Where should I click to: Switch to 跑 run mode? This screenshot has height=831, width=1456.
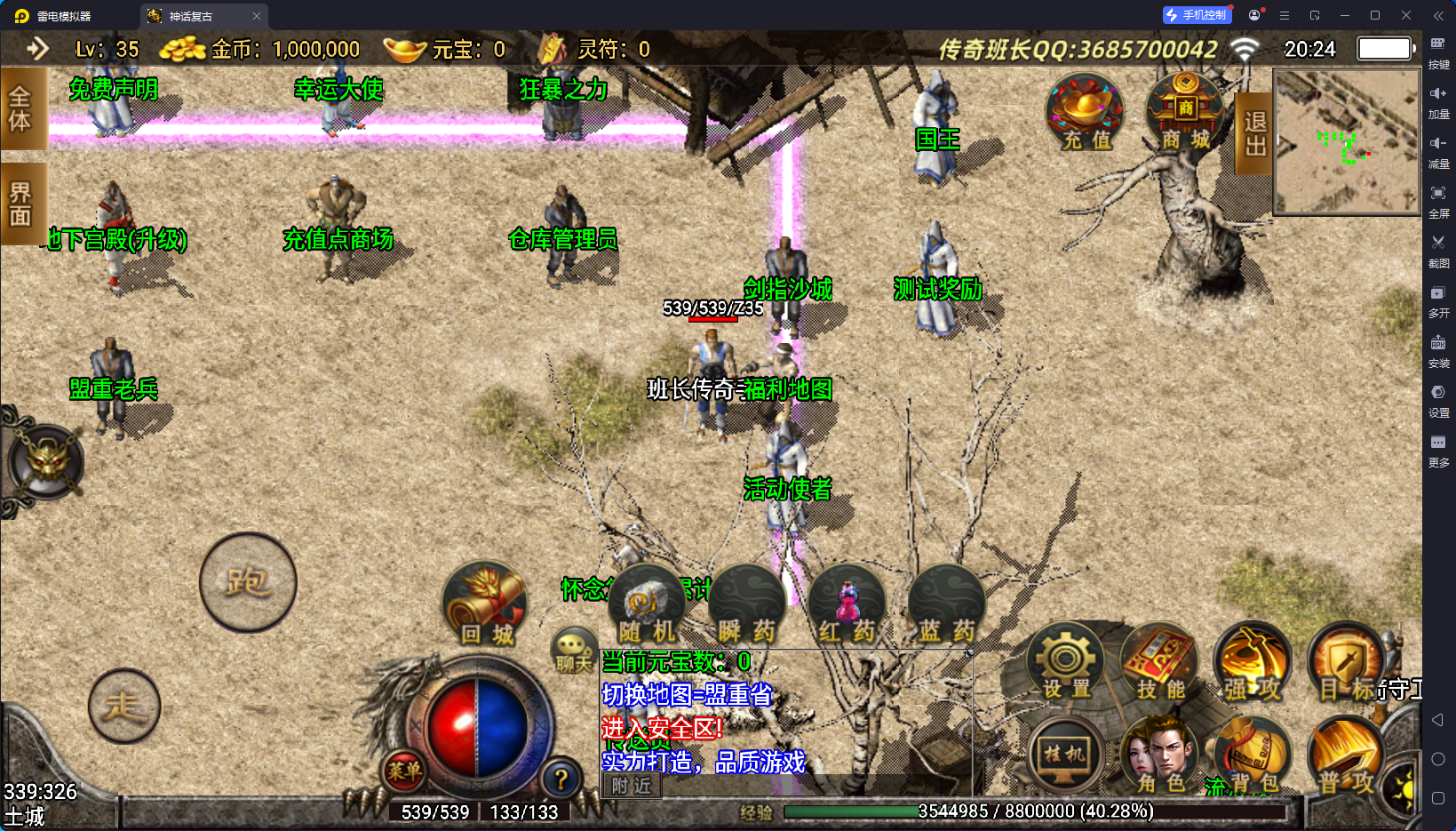coord(248,583)
